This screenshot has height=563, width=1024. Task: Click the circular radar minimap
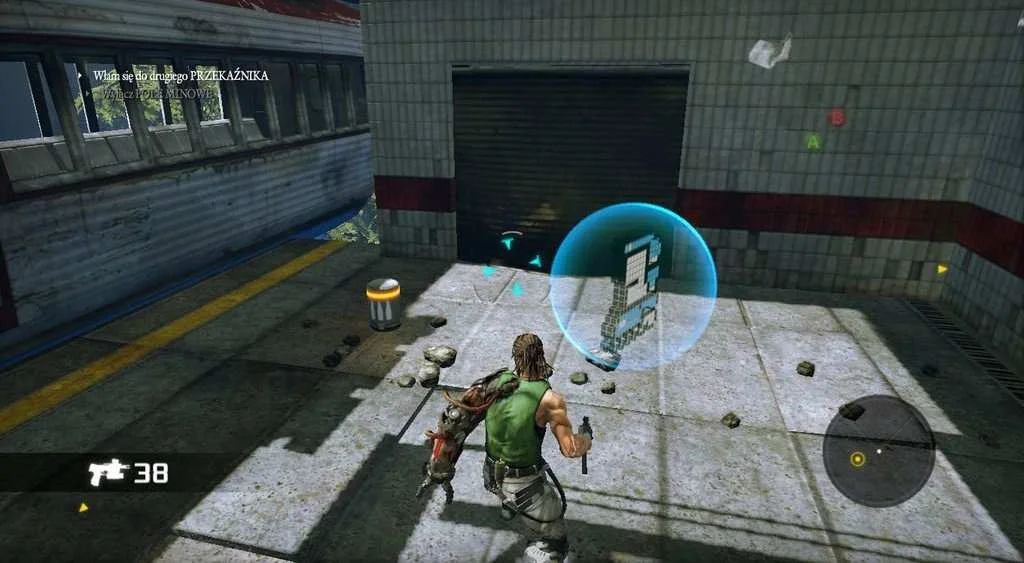(x=878, y=451)
